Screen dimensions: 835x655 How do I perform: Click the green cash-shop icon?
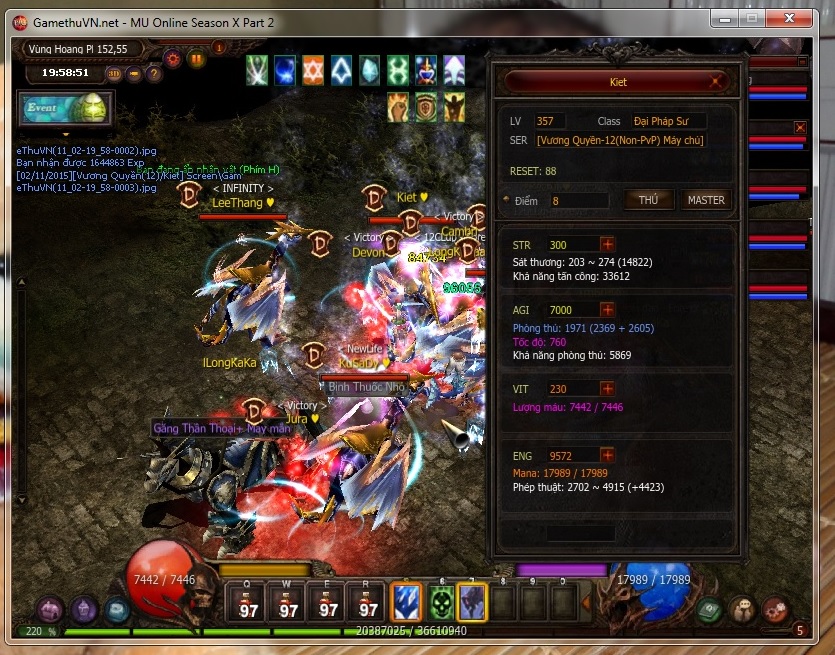709,609
